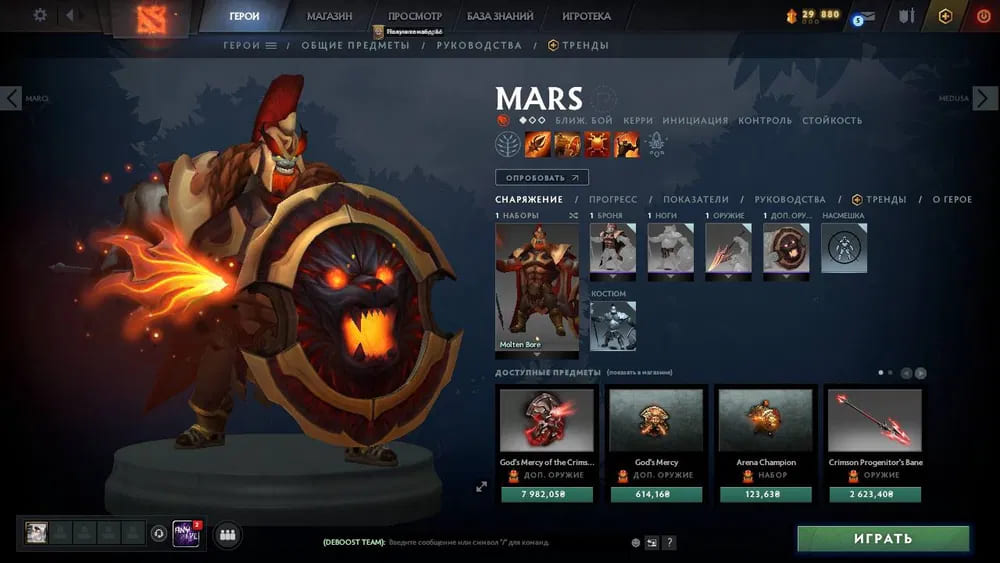1000x563 pixels.
Task: Quit the game with power button
Action: point(981,16)
